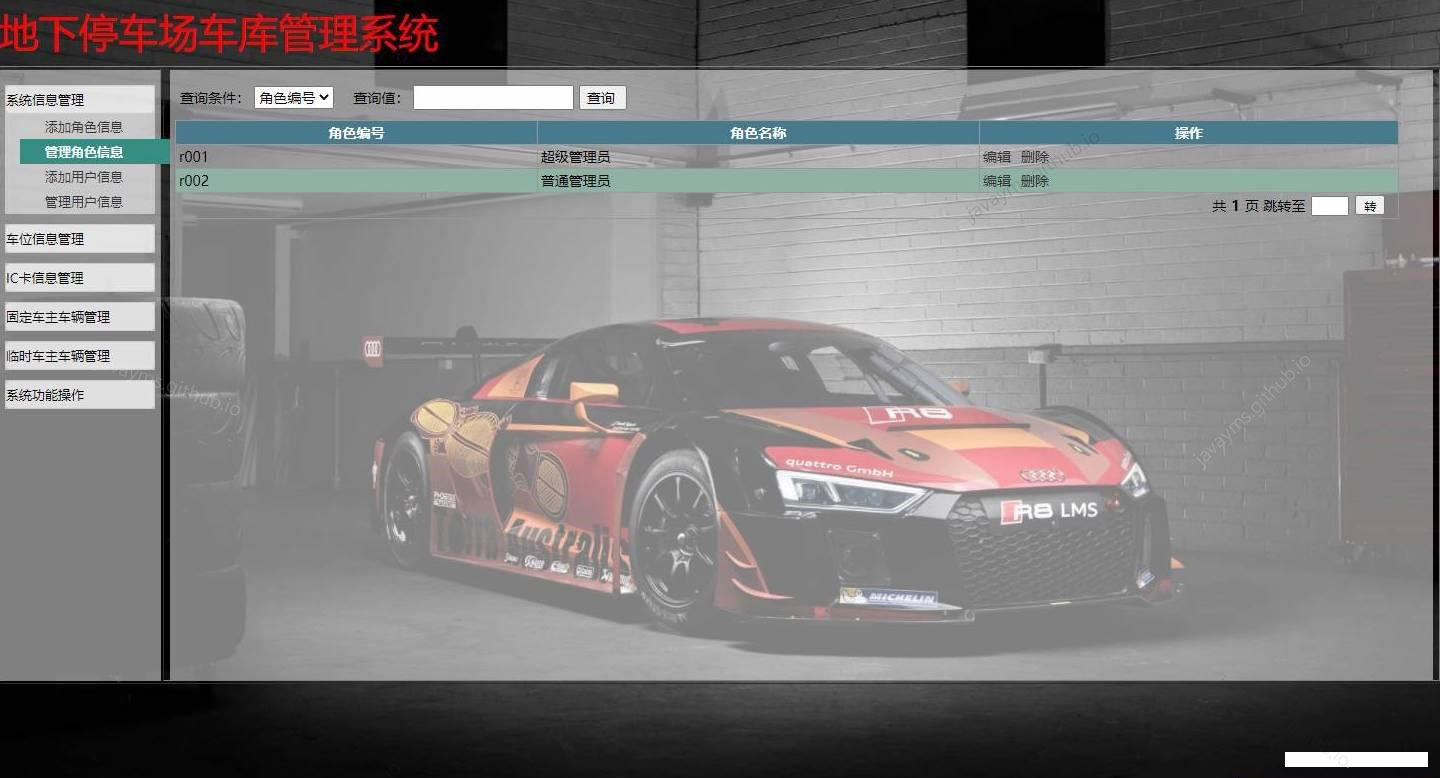Focus the 查询值 text input
The width and height of the screenshot is (1440, 778).
pos(493,98)
